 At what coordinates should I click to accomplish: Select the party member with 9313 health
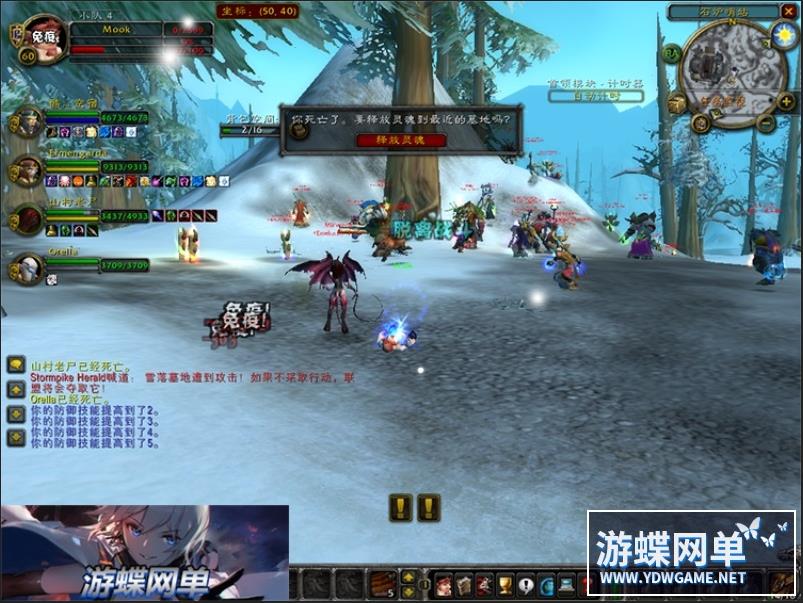pos(27,170)
